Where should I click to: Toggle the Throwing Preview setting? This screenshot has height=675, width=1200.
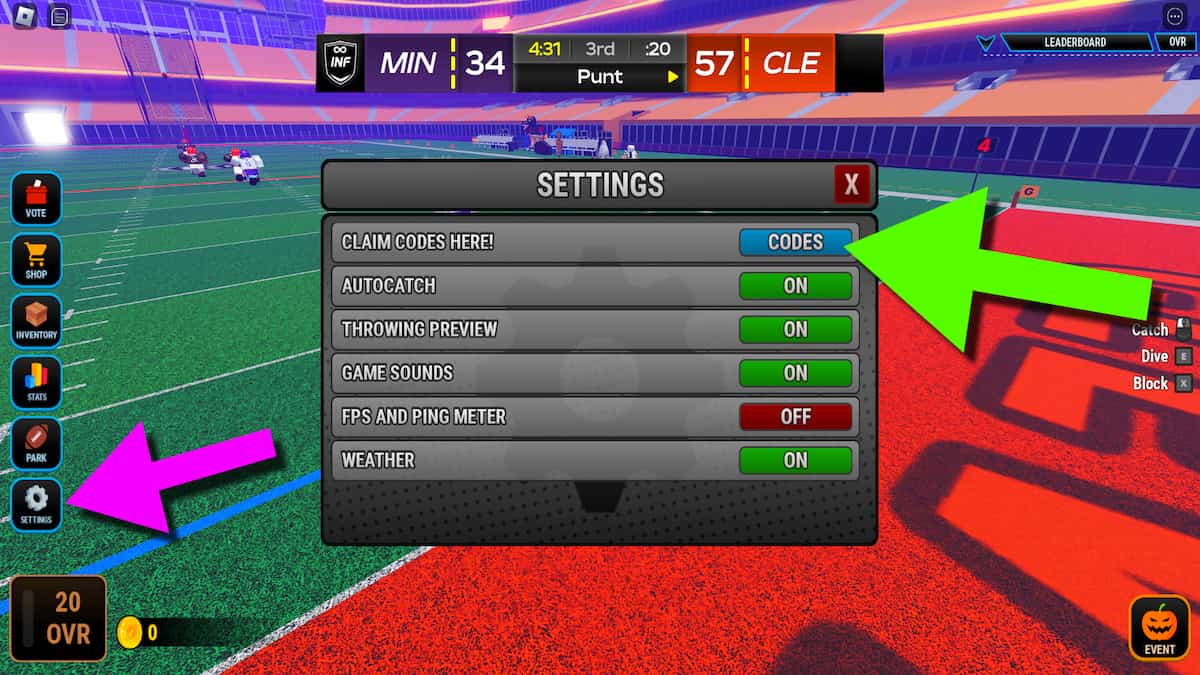(x=795, y=329)
